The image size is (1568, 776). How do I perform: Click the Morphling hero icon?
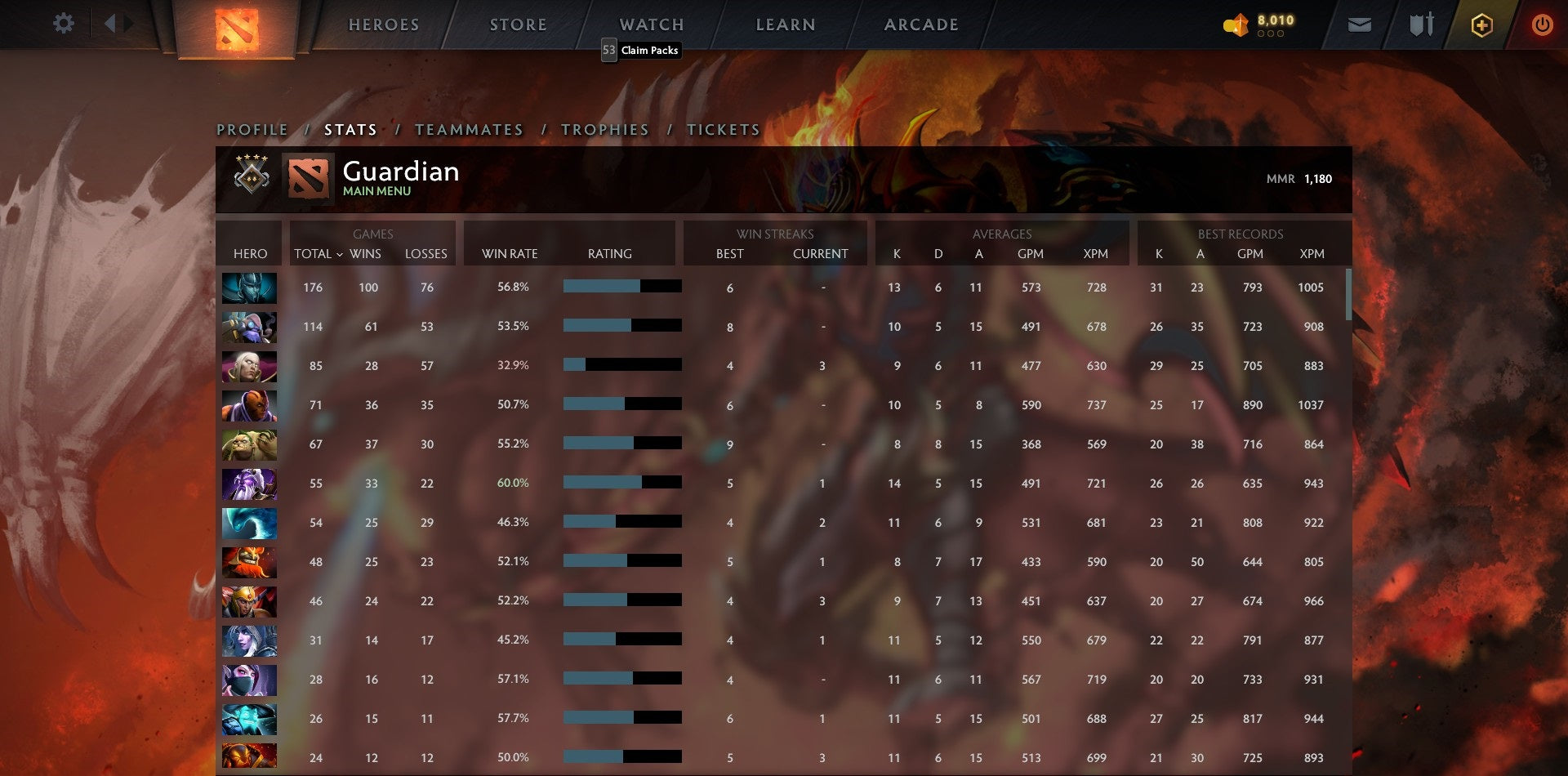(249, 523)
